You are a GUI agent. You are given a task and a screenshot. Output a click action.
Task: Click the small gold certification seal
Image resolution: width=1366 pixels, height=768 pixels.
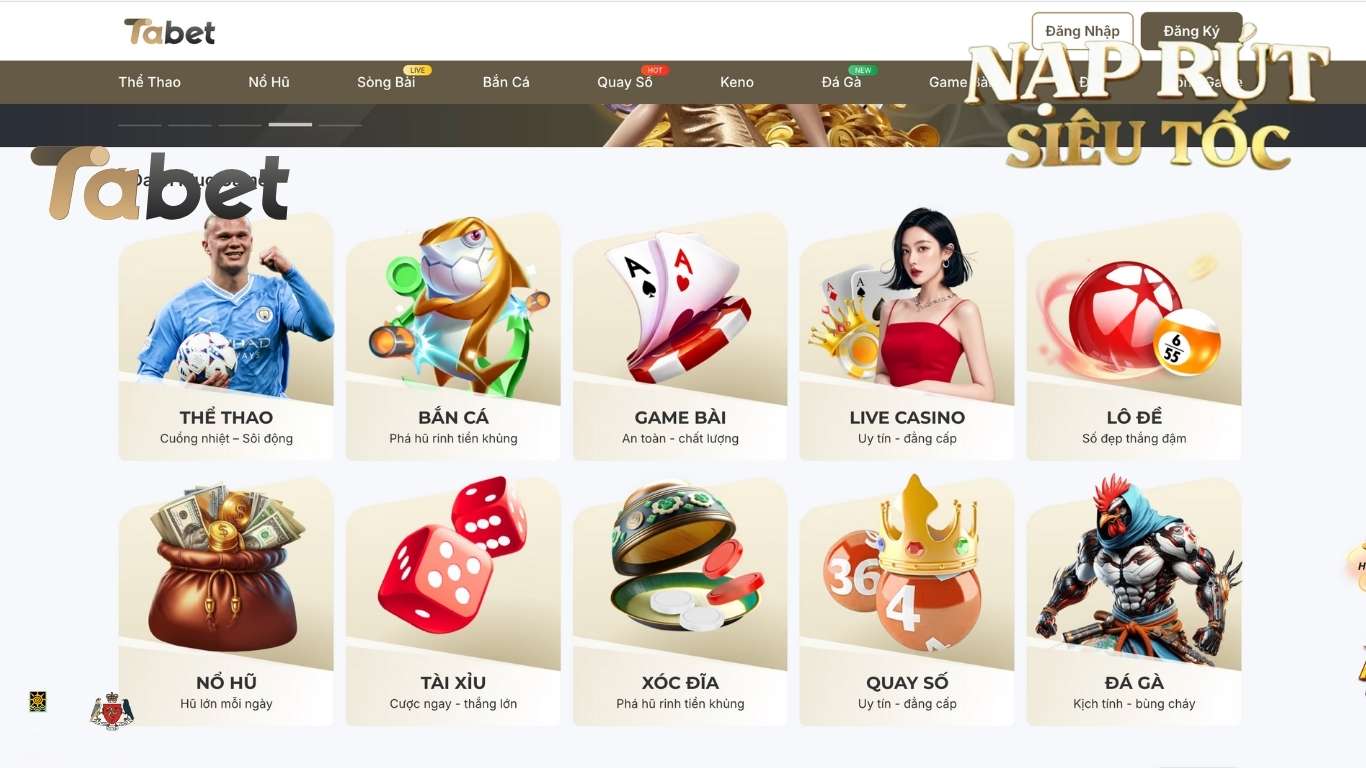38,702
